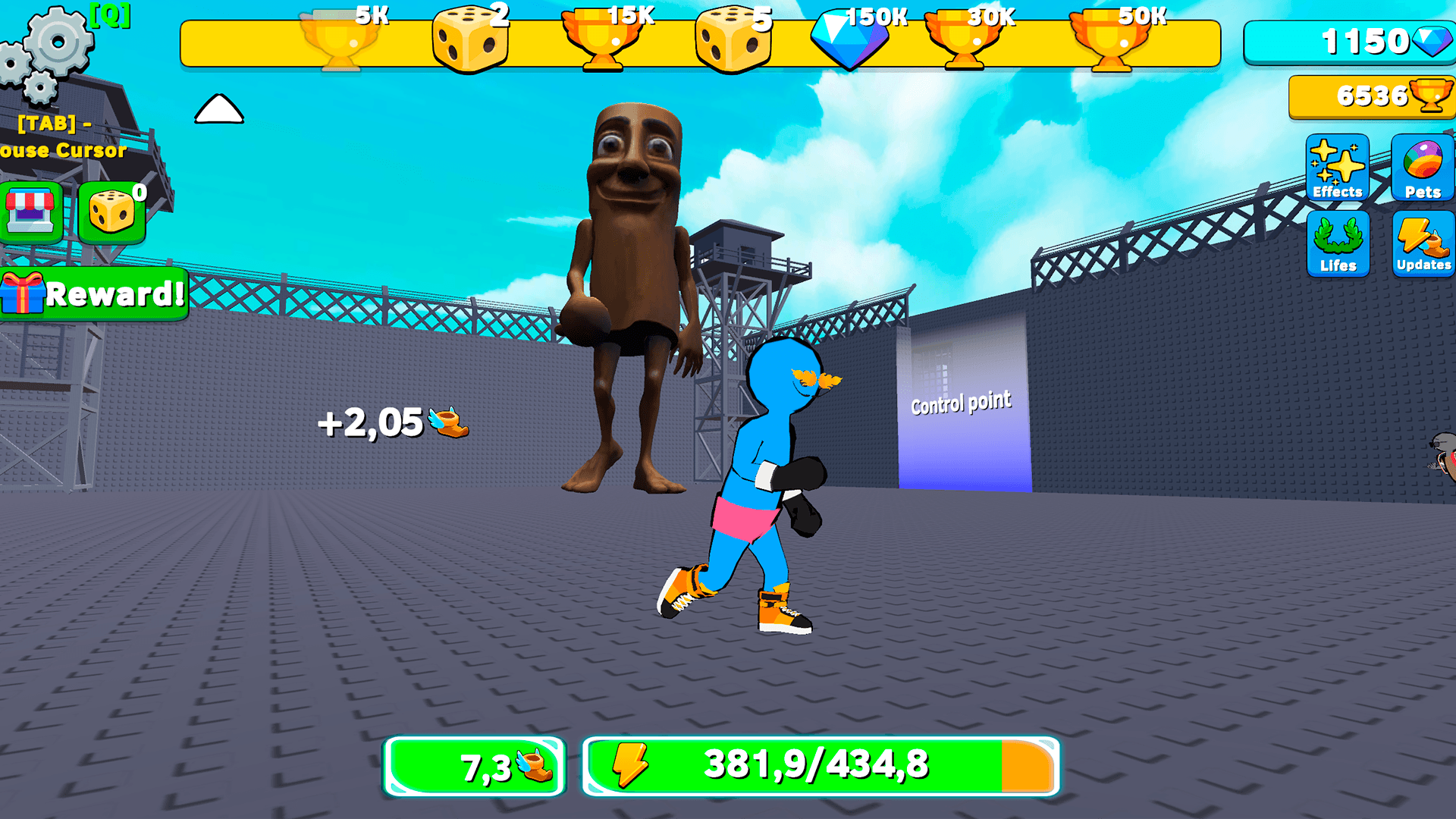Viewport: 1456px width, 819px height.
Task: Open the Effects panel
Action: point(1337,168)
